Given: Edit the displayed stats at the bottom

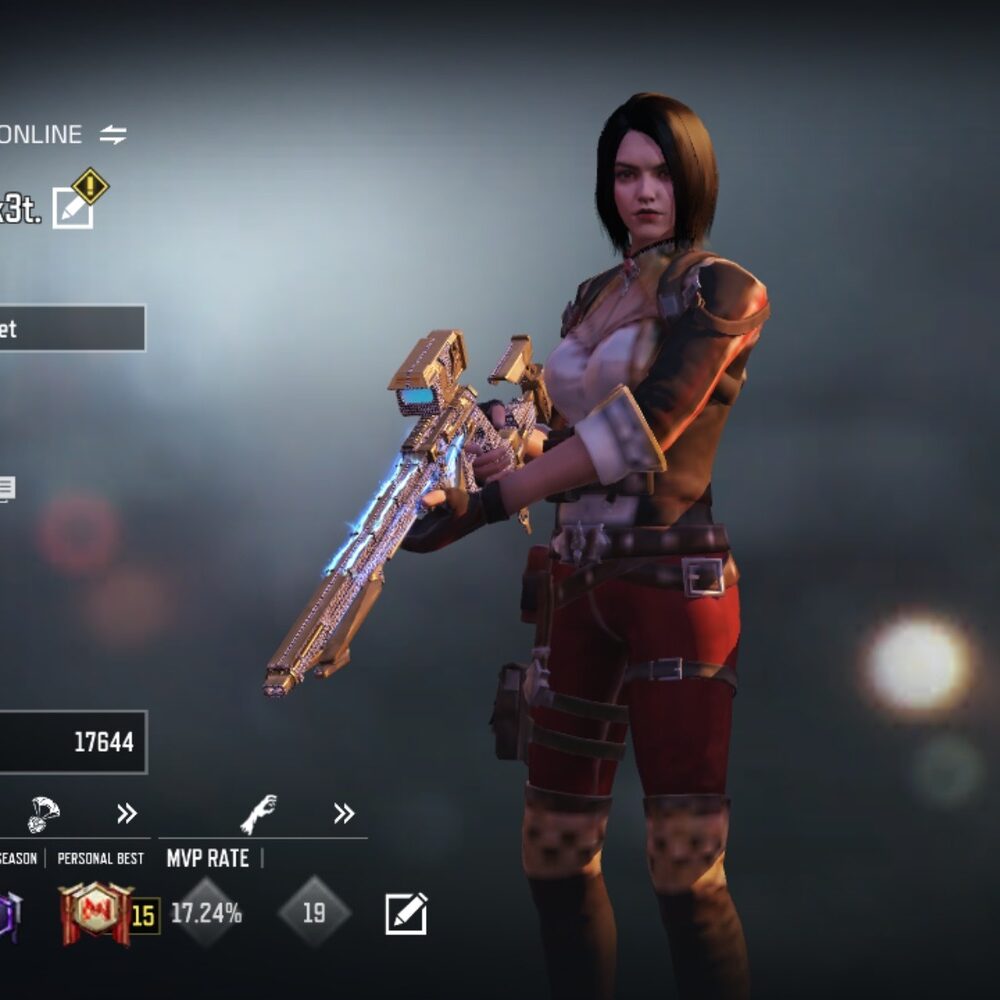Looking at the screenshot, I should coord(406,913).
